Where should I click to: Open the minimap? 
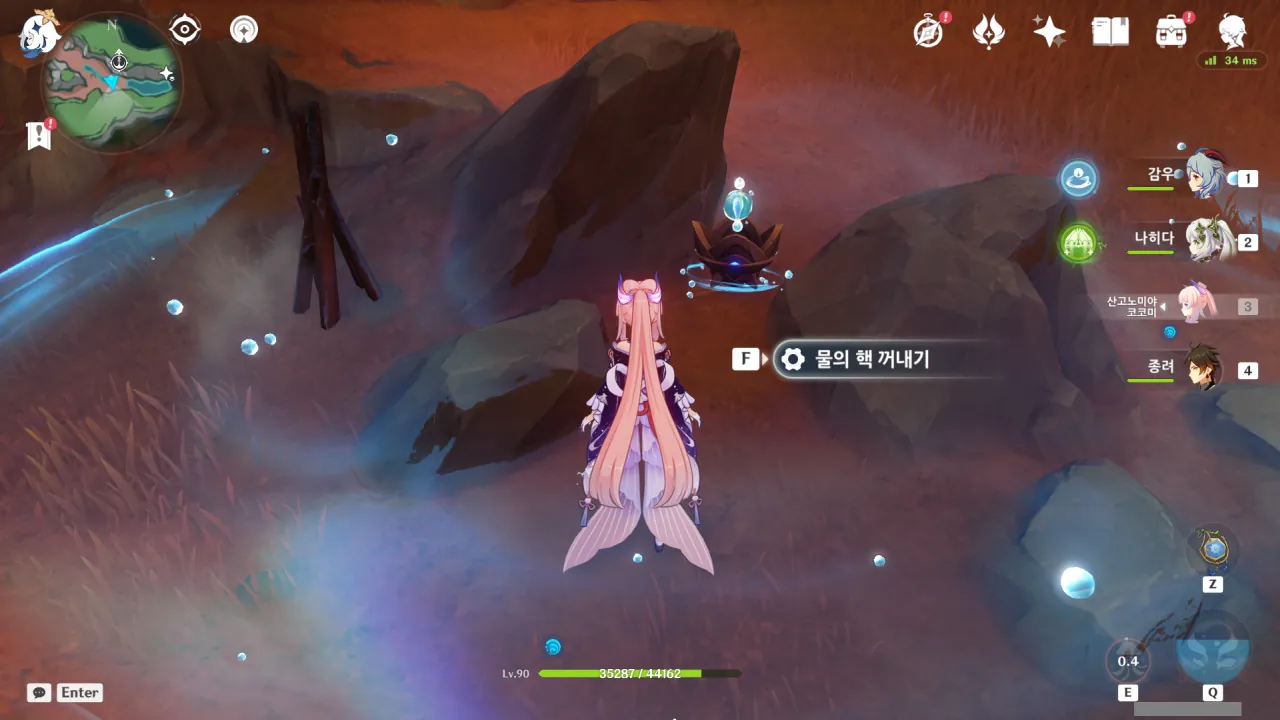pyautogui.click(x=112, y=82)
